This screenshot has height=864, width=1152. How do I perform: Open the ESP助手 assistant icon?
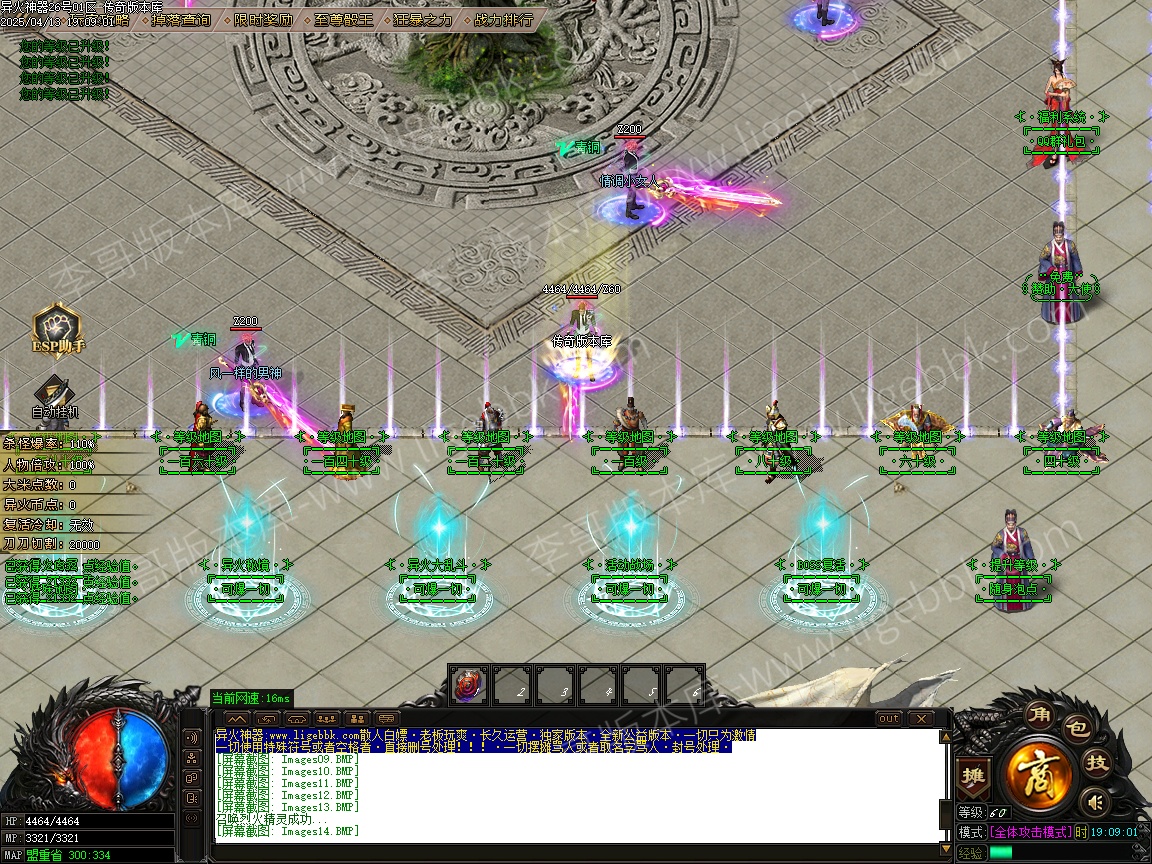[57, 330]
